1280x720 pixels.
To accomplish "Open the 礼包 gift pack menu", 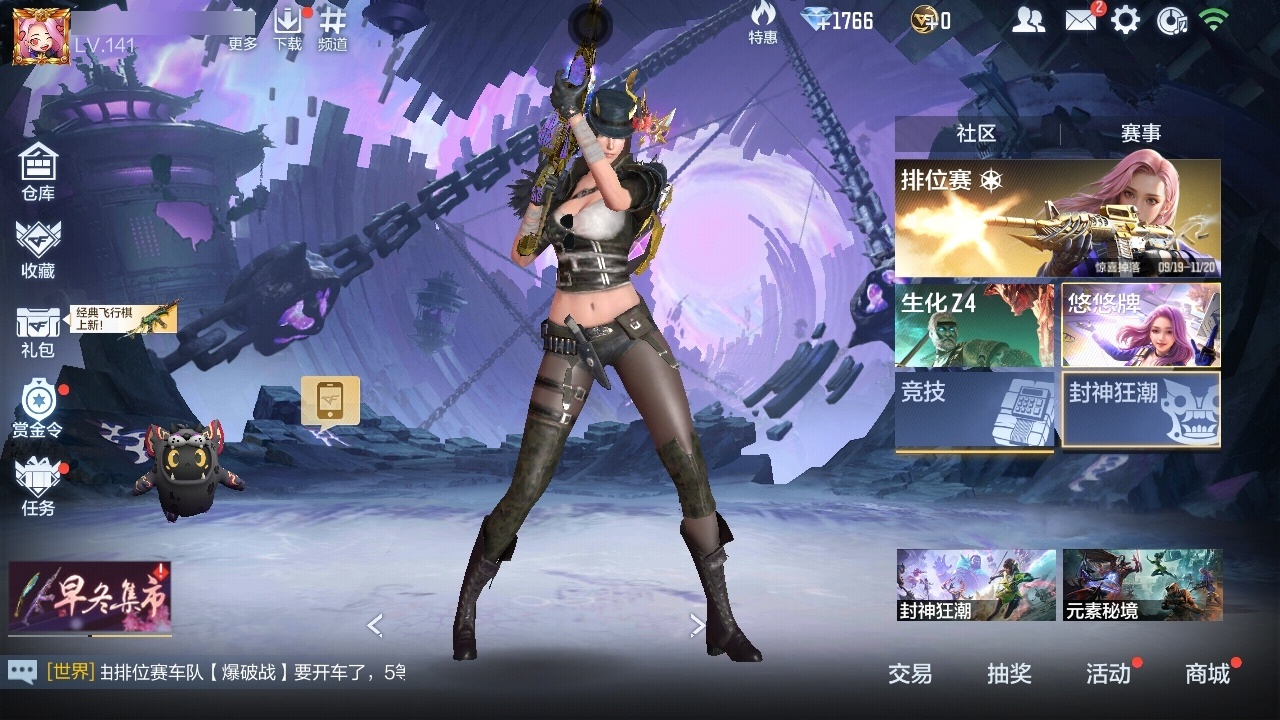I will pyautogui.click(x=38, y=330).
